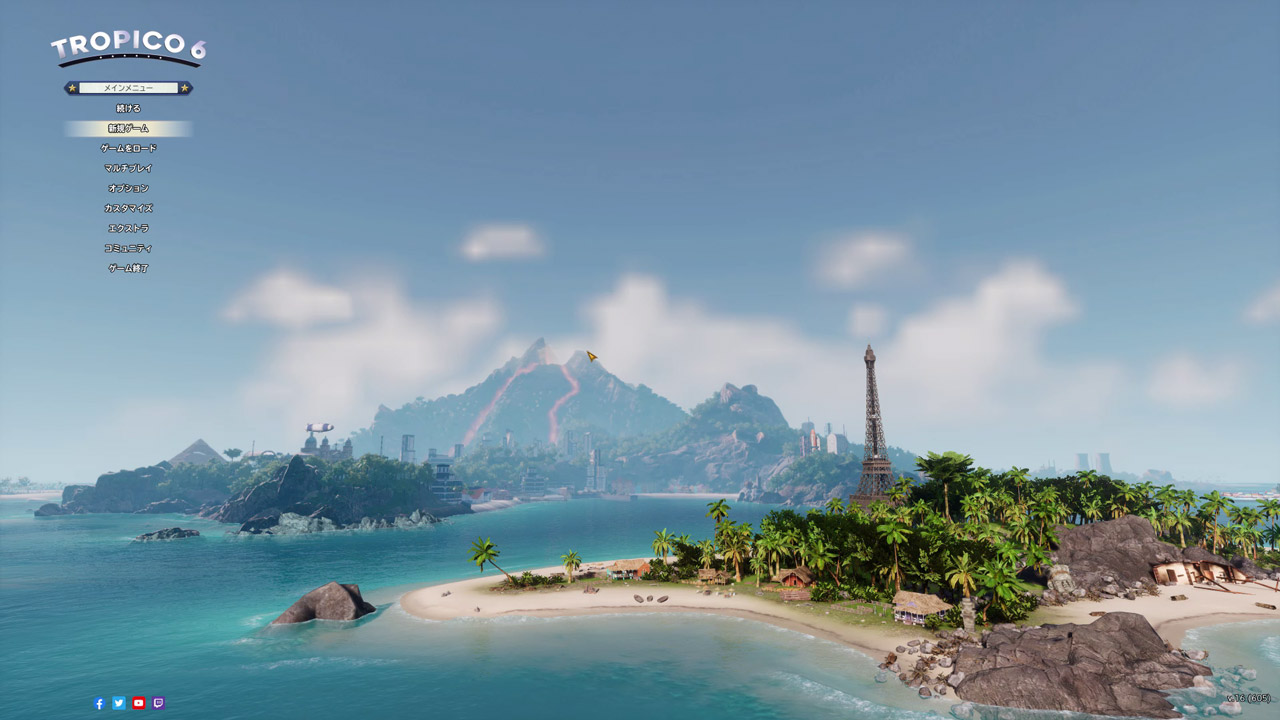Click the highlighted 新規ゲーム selection bar

[128, 128]
